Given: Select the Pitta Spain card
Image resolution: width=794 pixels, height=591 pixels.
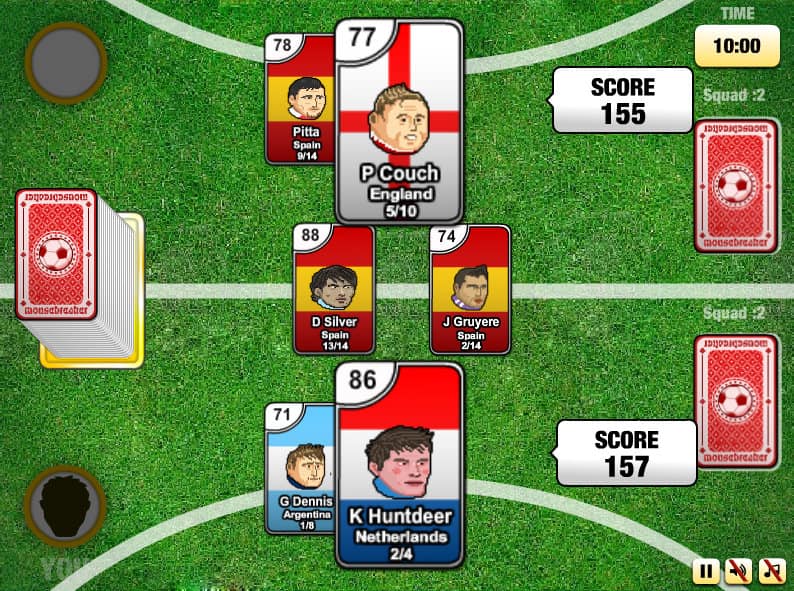Looking at the screenshot, I should pos(300,100).
